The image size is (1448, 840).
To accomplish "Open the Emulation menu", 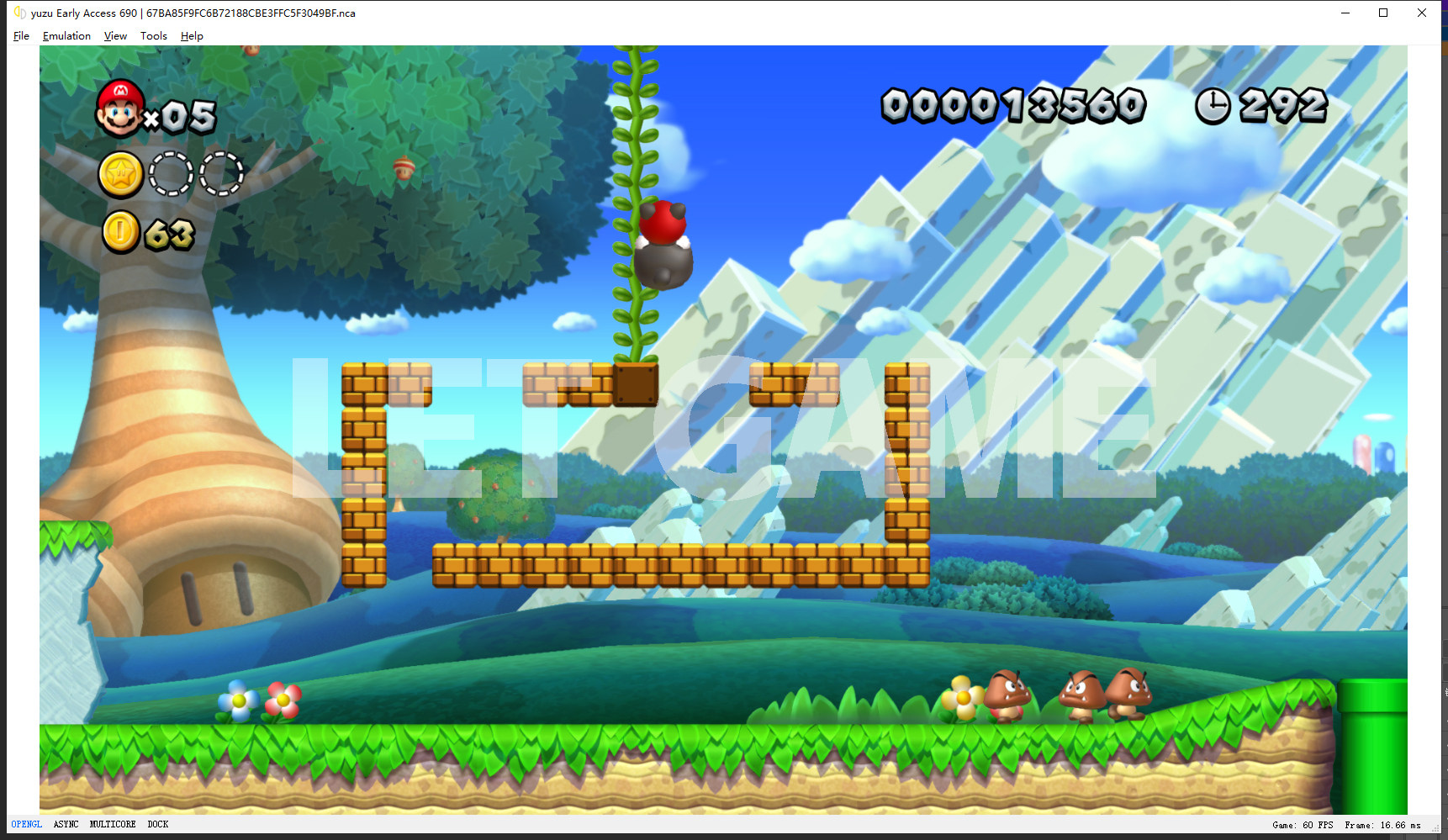I will pyautogui.click(x=66, y=36).
